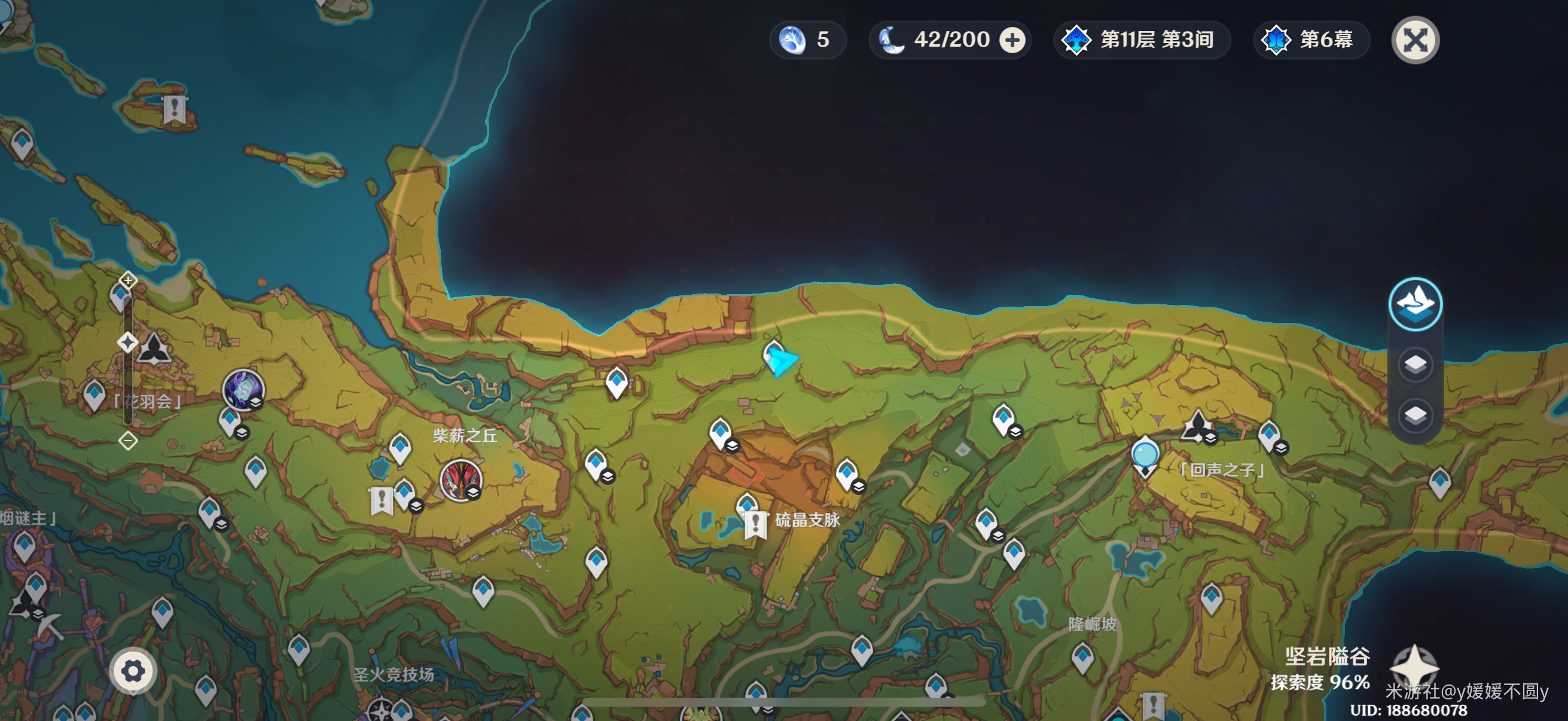This screenshot has width=1568, height=721.
Task: Select the teleport waypoint left of 花羽会 label
Action: click(x=94, y=393)
